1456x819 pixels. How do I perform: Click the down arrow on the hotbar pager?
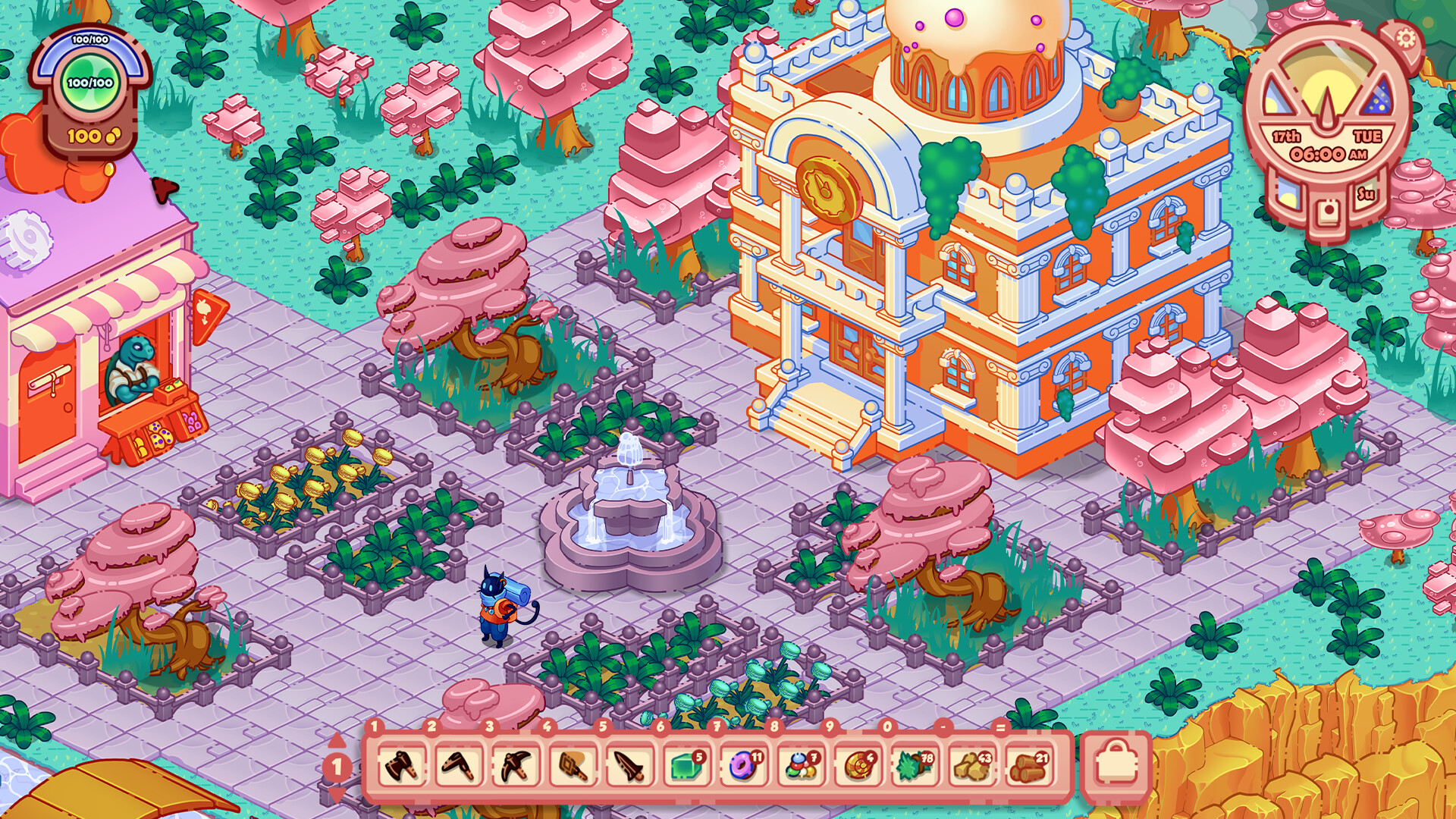pos(337,795)
